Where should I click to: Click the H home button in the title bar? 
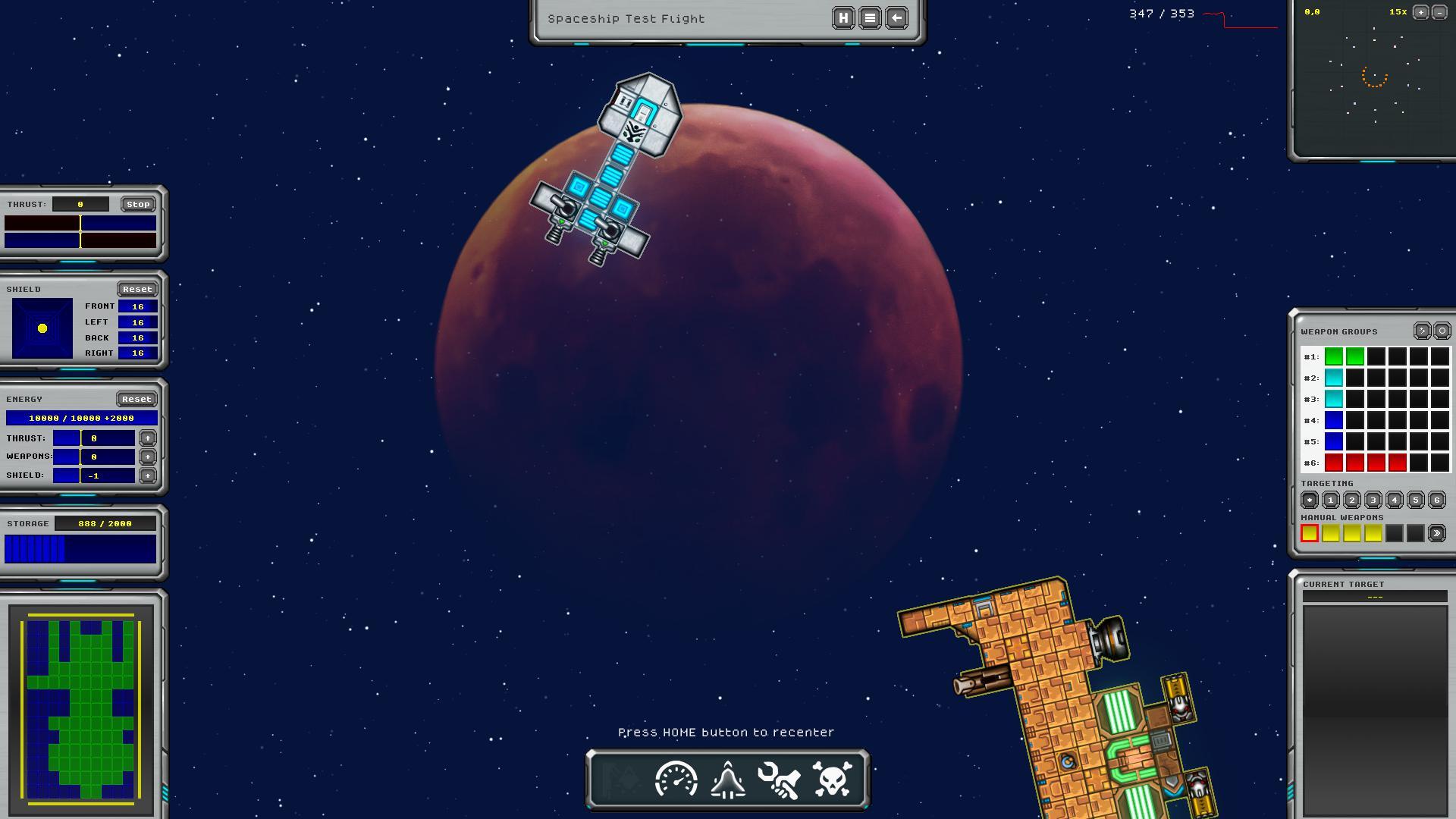click(x=842, y=17)
